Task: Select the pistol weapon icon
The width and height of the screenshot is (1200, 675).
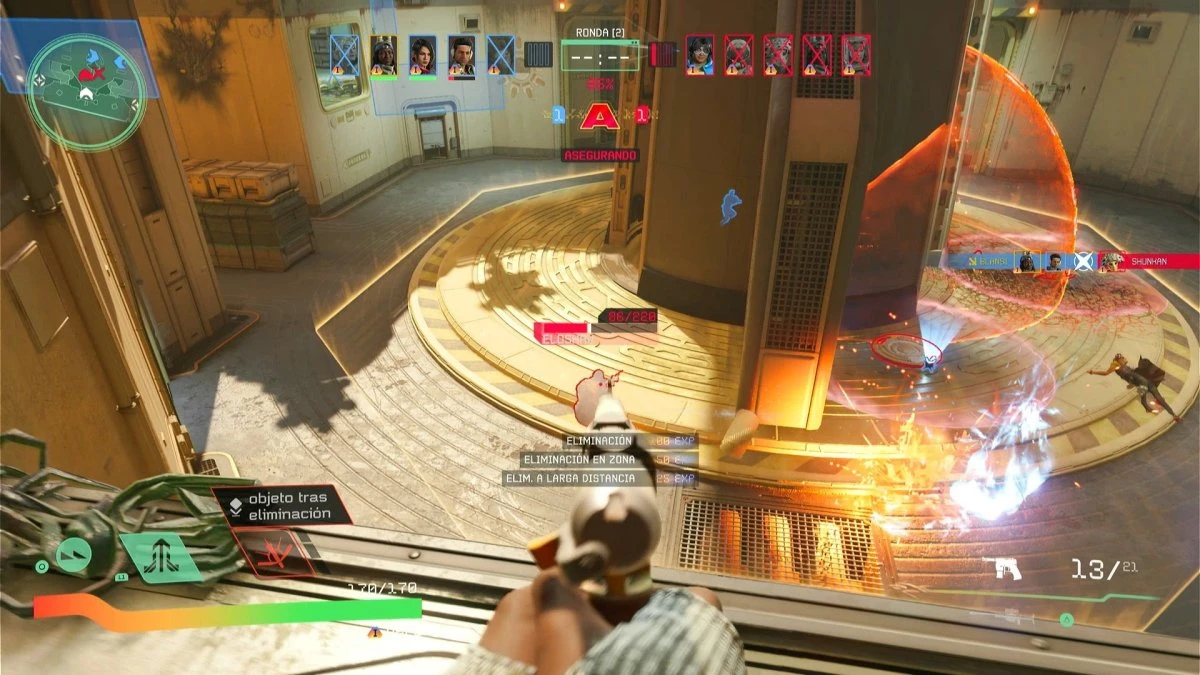Action: coord(1003,568)
